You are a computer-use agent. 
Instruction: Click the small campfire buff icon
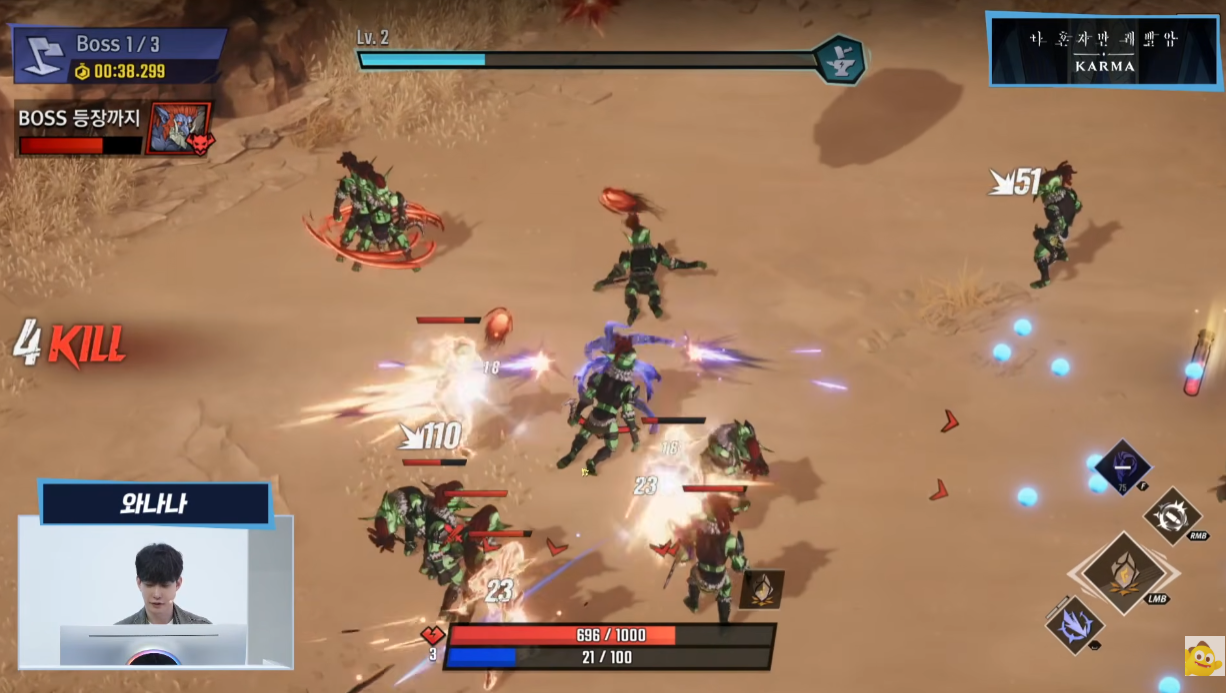click(761, 589)
